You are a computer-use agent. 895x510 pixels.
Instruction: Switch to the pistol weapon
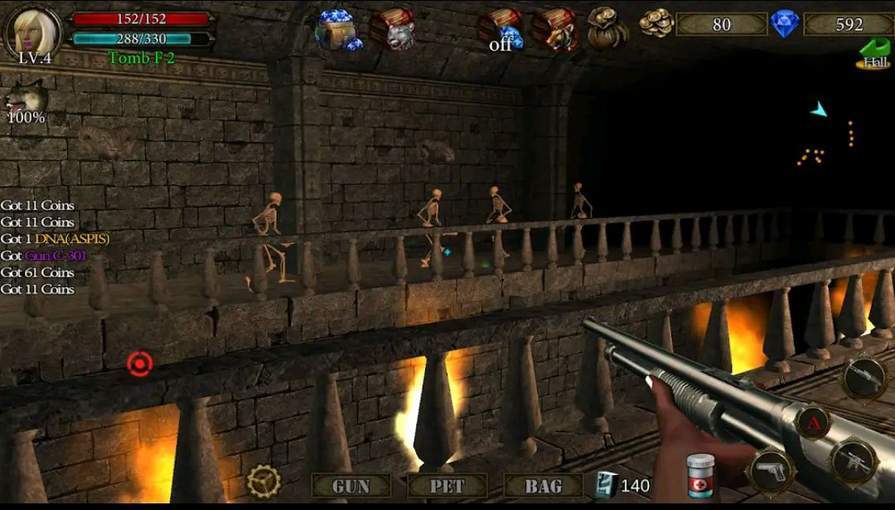tap(771, 471)
